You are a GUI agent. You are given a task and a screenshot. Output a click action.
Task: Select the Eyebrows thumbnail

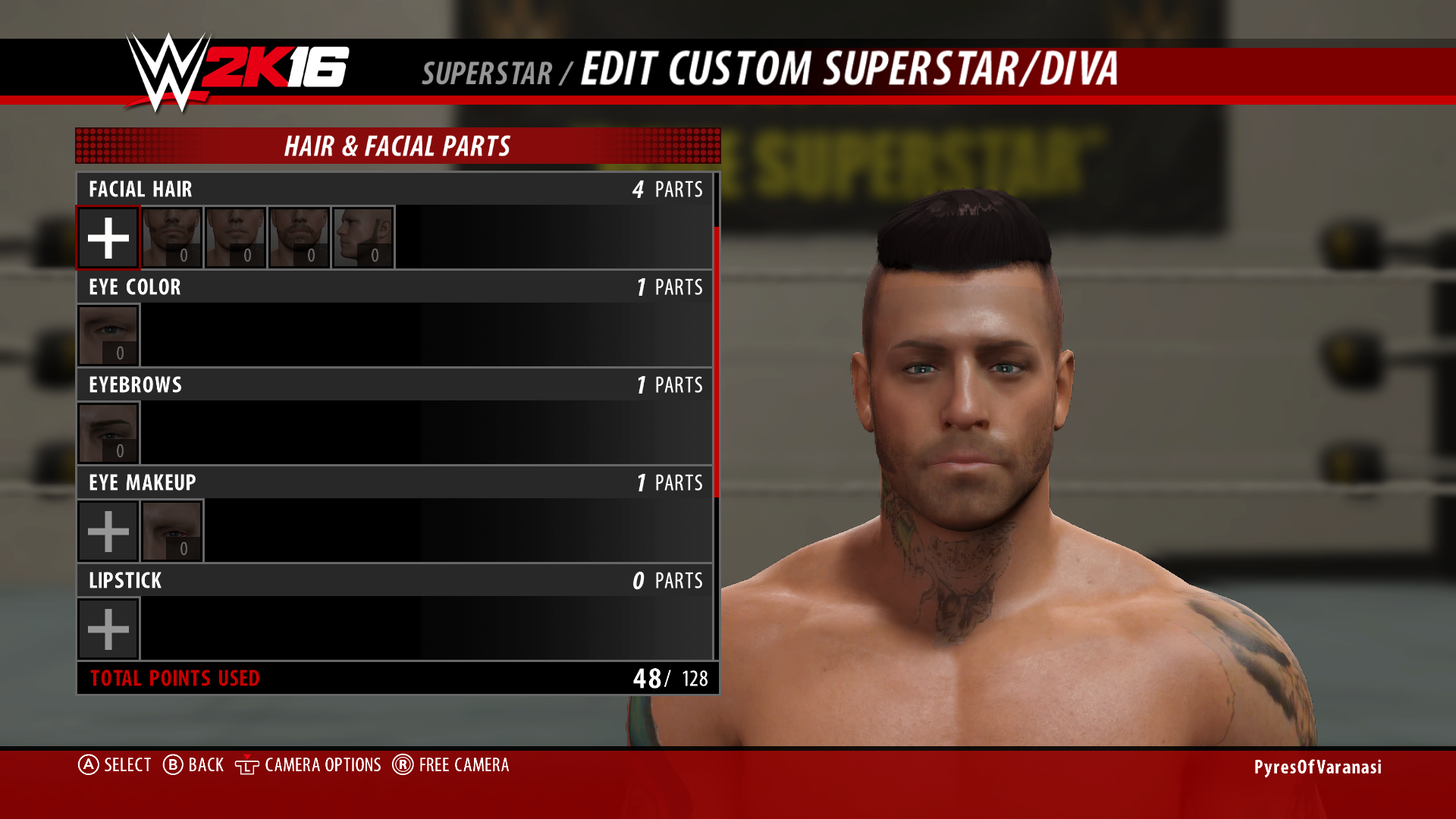tap(108, 432)
